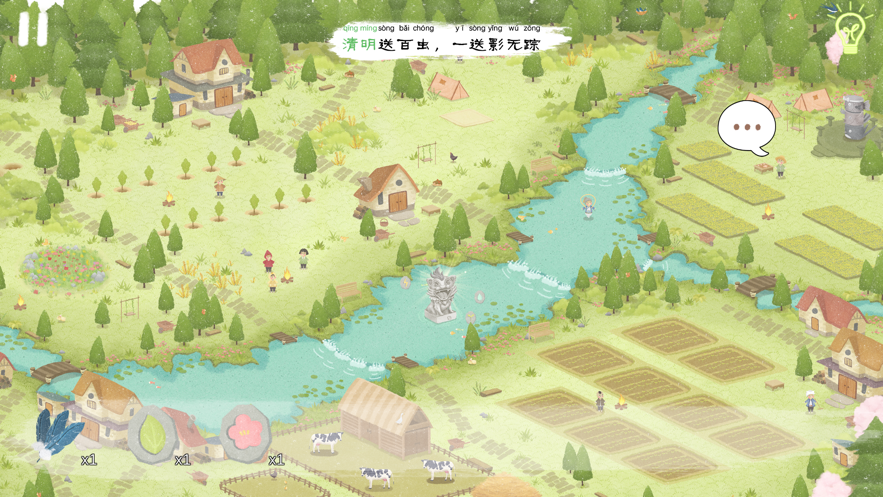The width and height of the screenshot is (883, 497).
Task: Choose the green leaf stone item
Action: coord(152,434)
